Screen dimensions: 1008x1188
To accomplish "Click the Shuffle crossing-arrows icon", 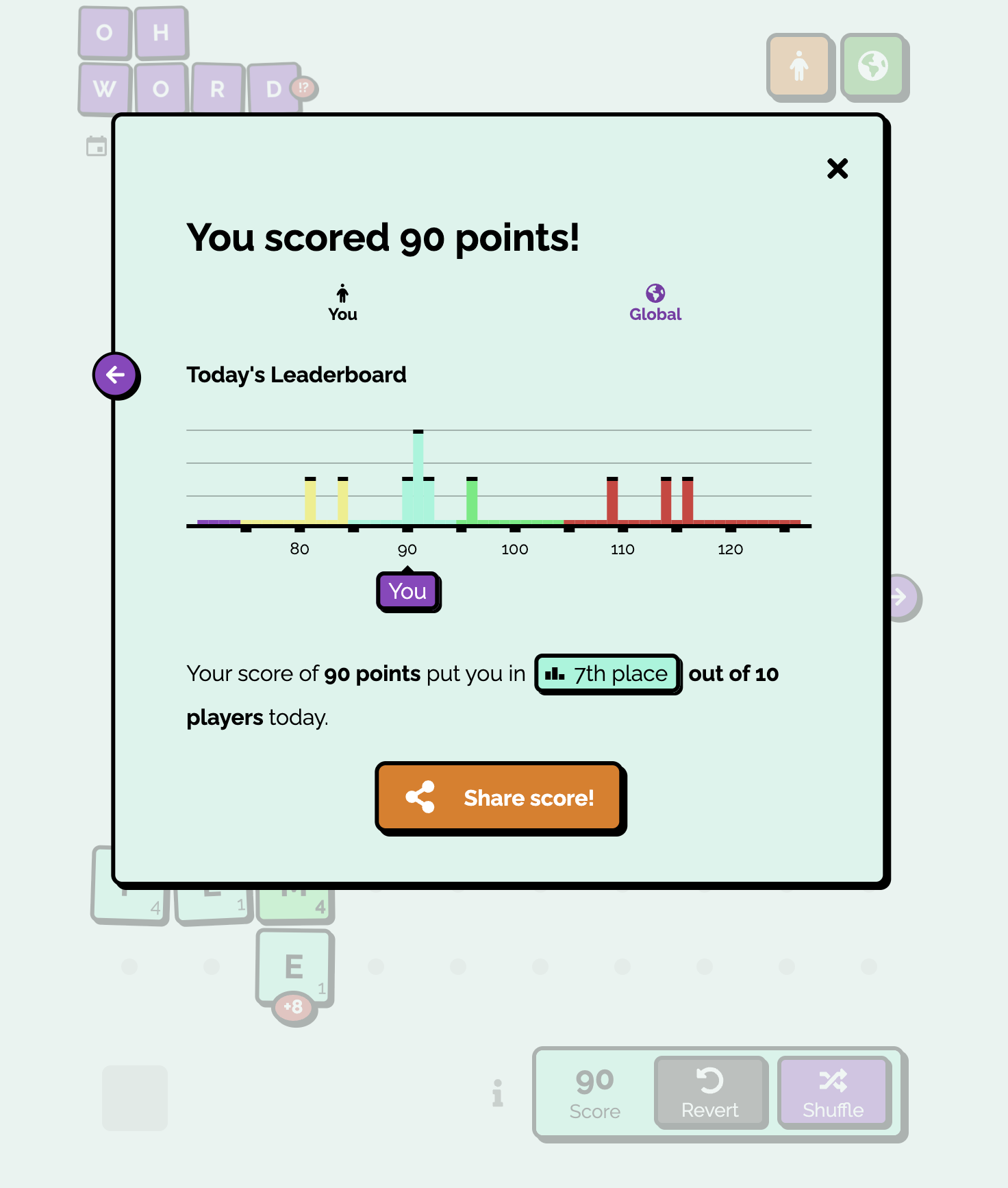I will click(x=833, y=1080).
